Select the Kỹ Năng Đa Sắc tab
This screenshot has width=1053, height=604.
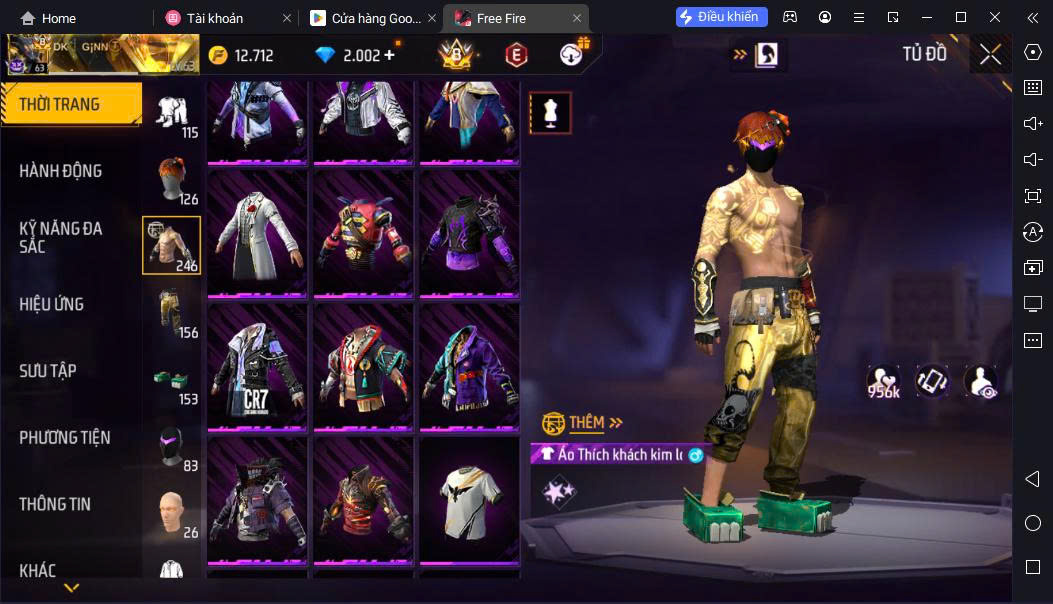(x=61, y=237)
